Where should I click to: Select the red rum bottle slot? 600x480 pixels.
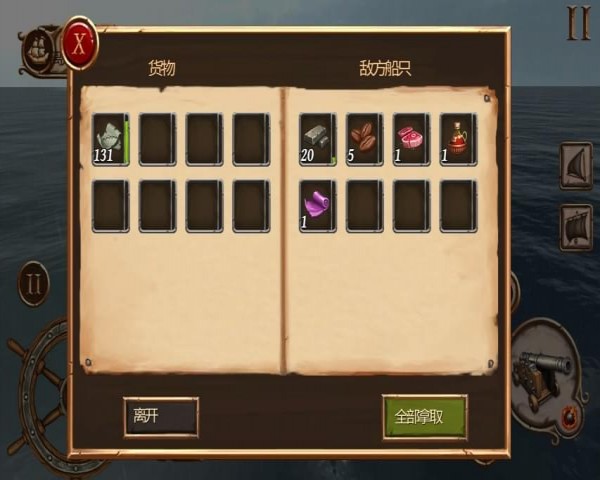[x=458, y=139]
